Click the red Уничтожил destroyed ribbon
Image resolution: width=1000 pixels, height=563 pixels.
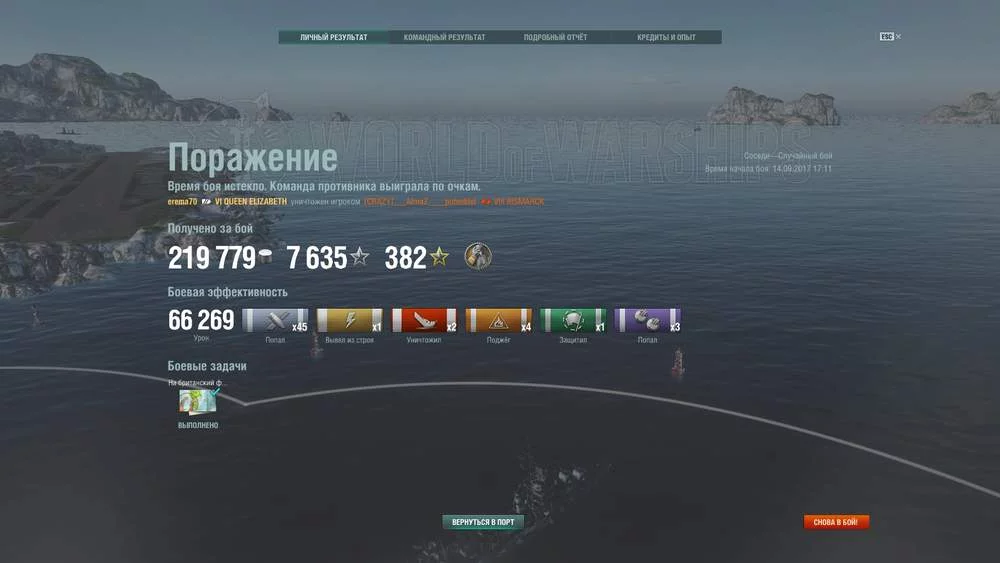point(424,320)
